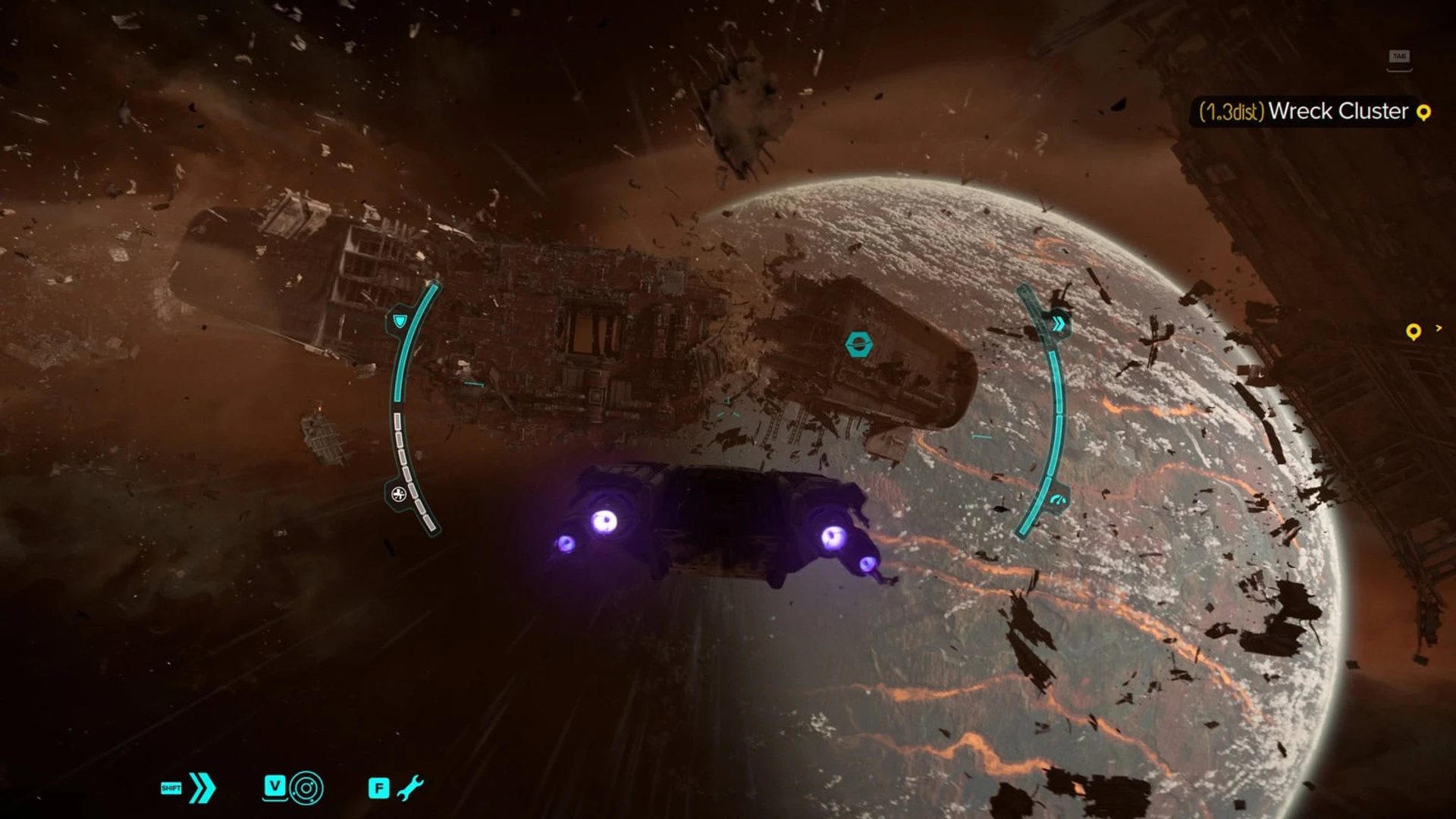Click the shield icon on the left arc

click(399, 322)
